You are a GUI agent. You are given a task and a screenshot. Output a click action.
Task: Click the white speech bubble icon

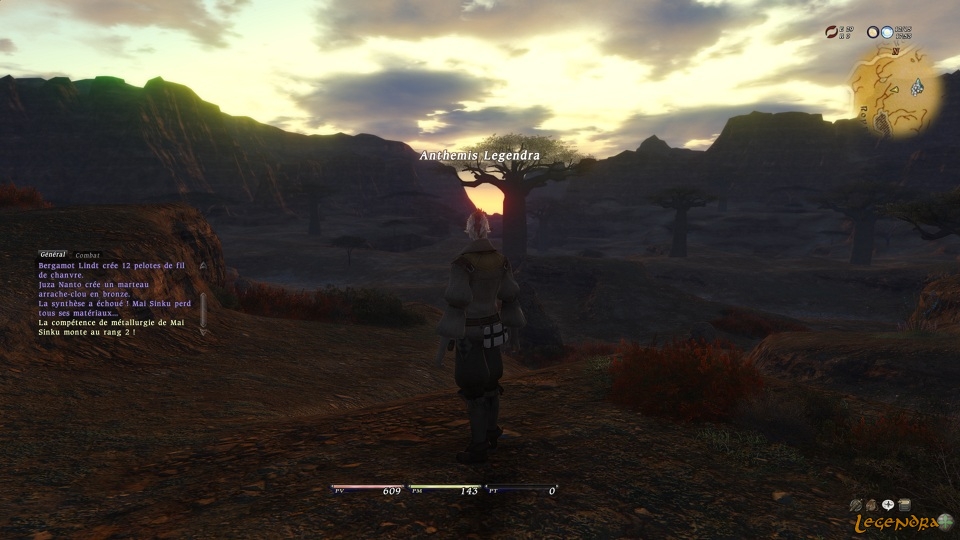887,505
